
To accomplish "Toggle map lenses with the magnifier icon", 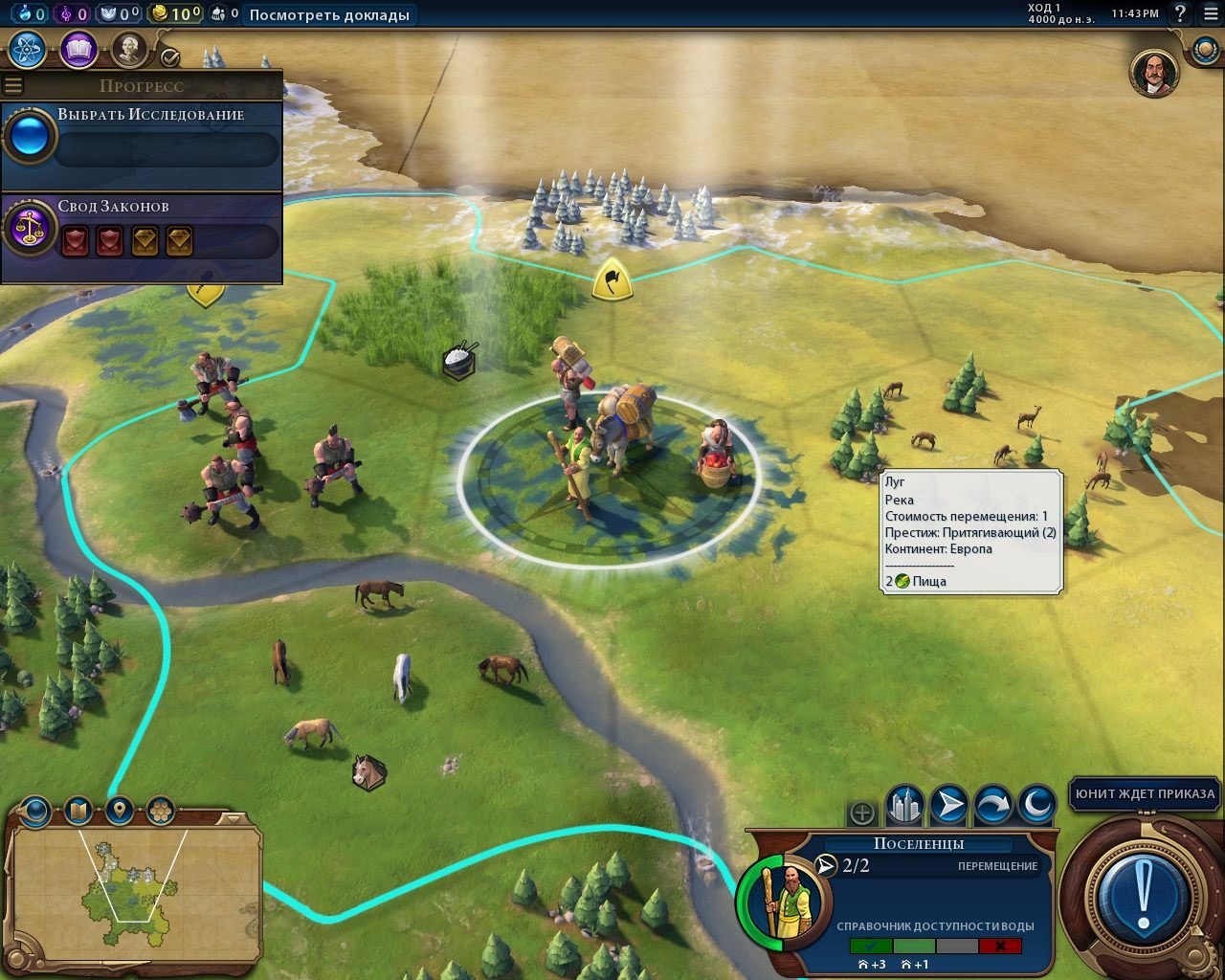I will [x=34, y=811].
